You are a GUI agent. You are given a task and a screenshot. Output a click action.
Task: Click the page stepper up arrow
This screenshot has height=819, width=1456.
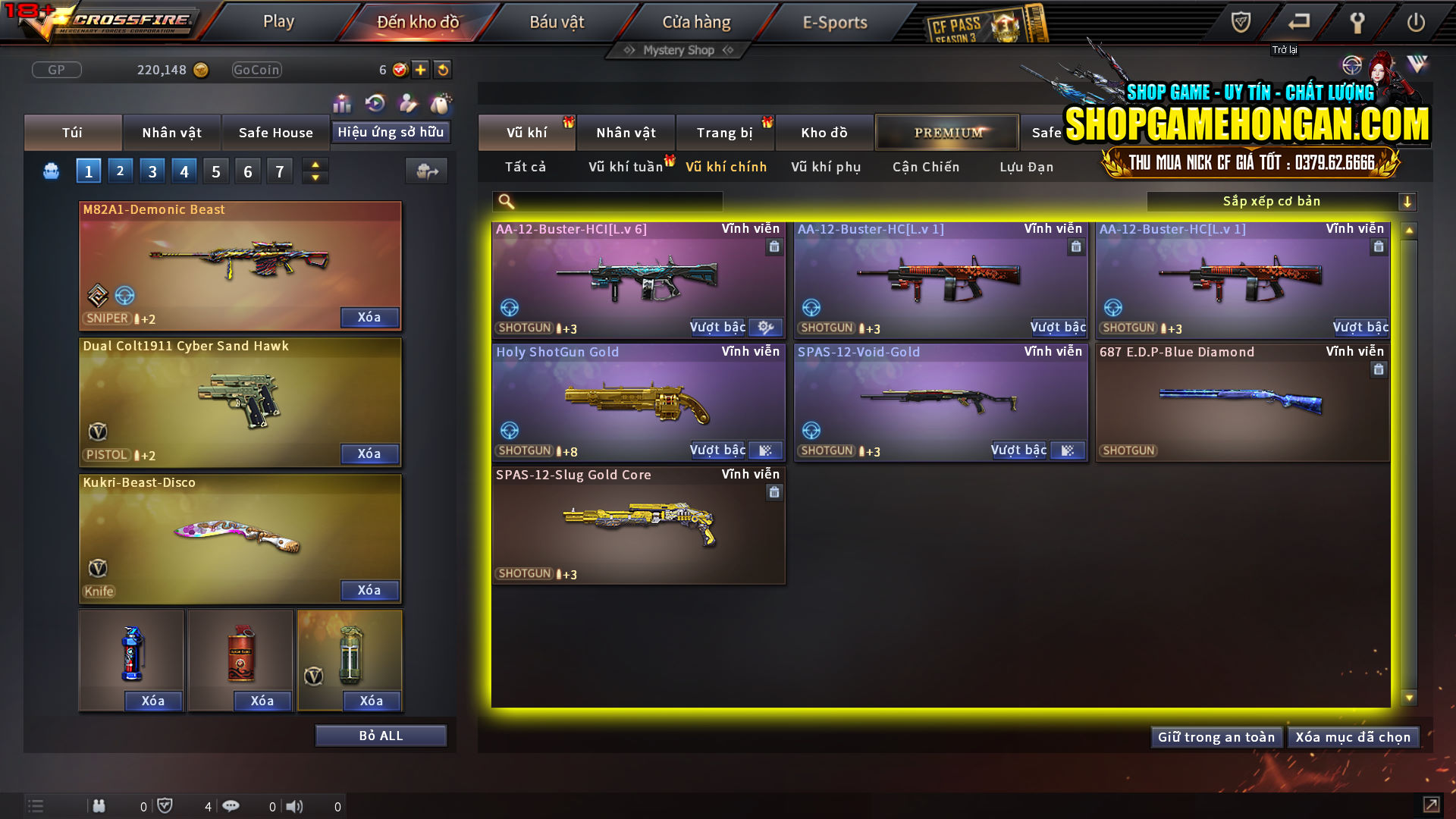tap(314, 165)
